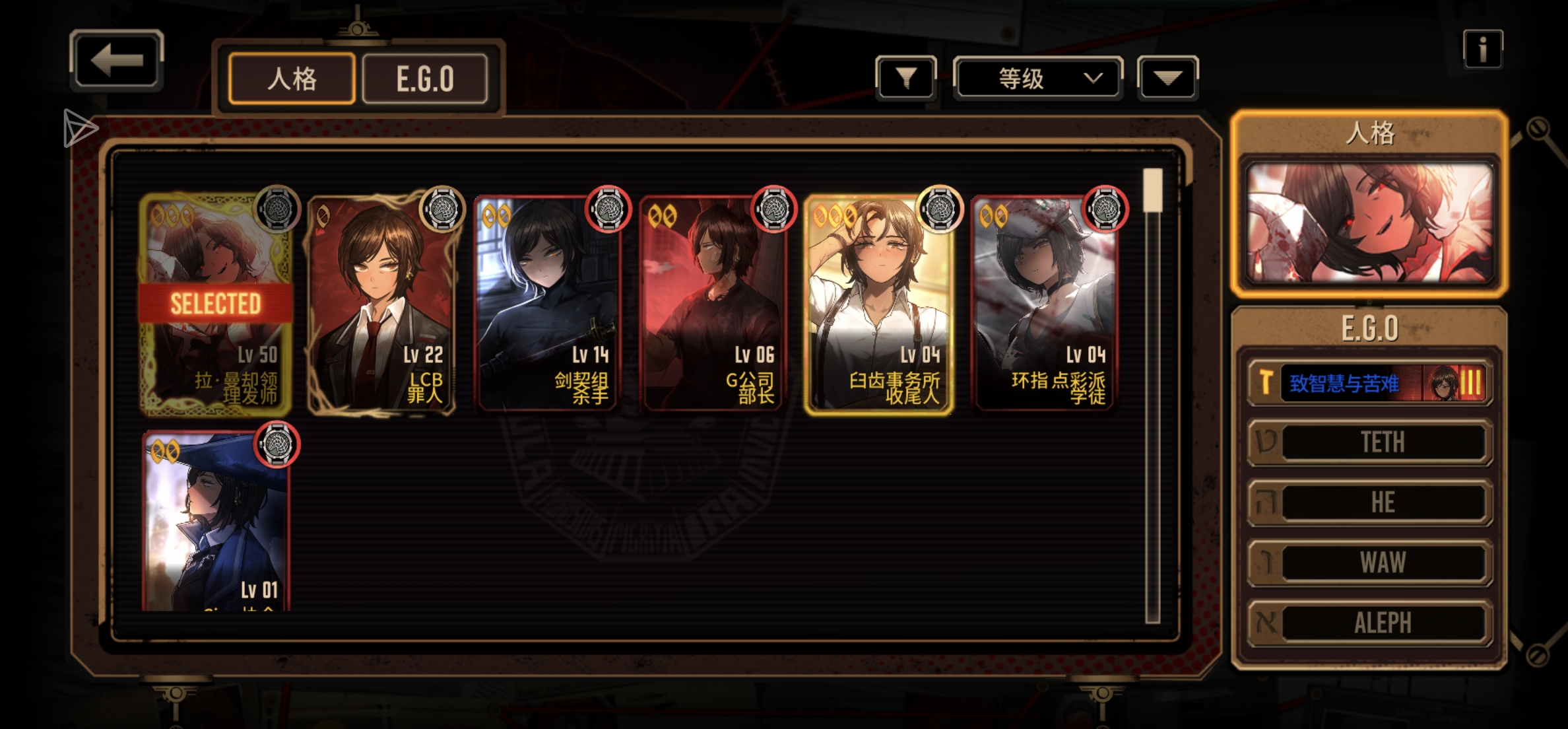Toggle sort order with the down-triangle button
The image size is (1568, 729).
pyautogui.click(x=1167, y=78)
